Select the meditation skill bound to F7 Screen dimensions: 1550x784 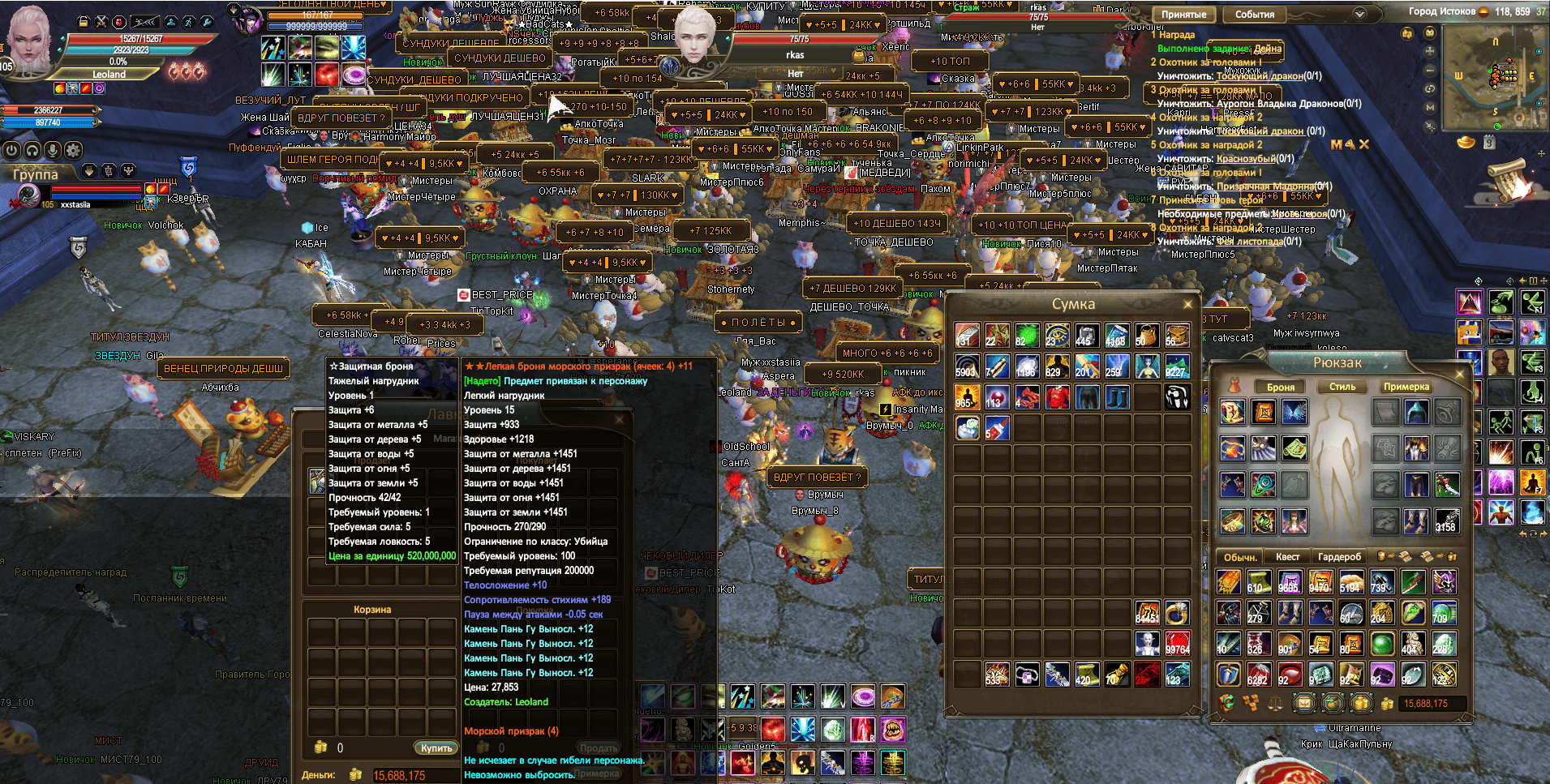1532,482
